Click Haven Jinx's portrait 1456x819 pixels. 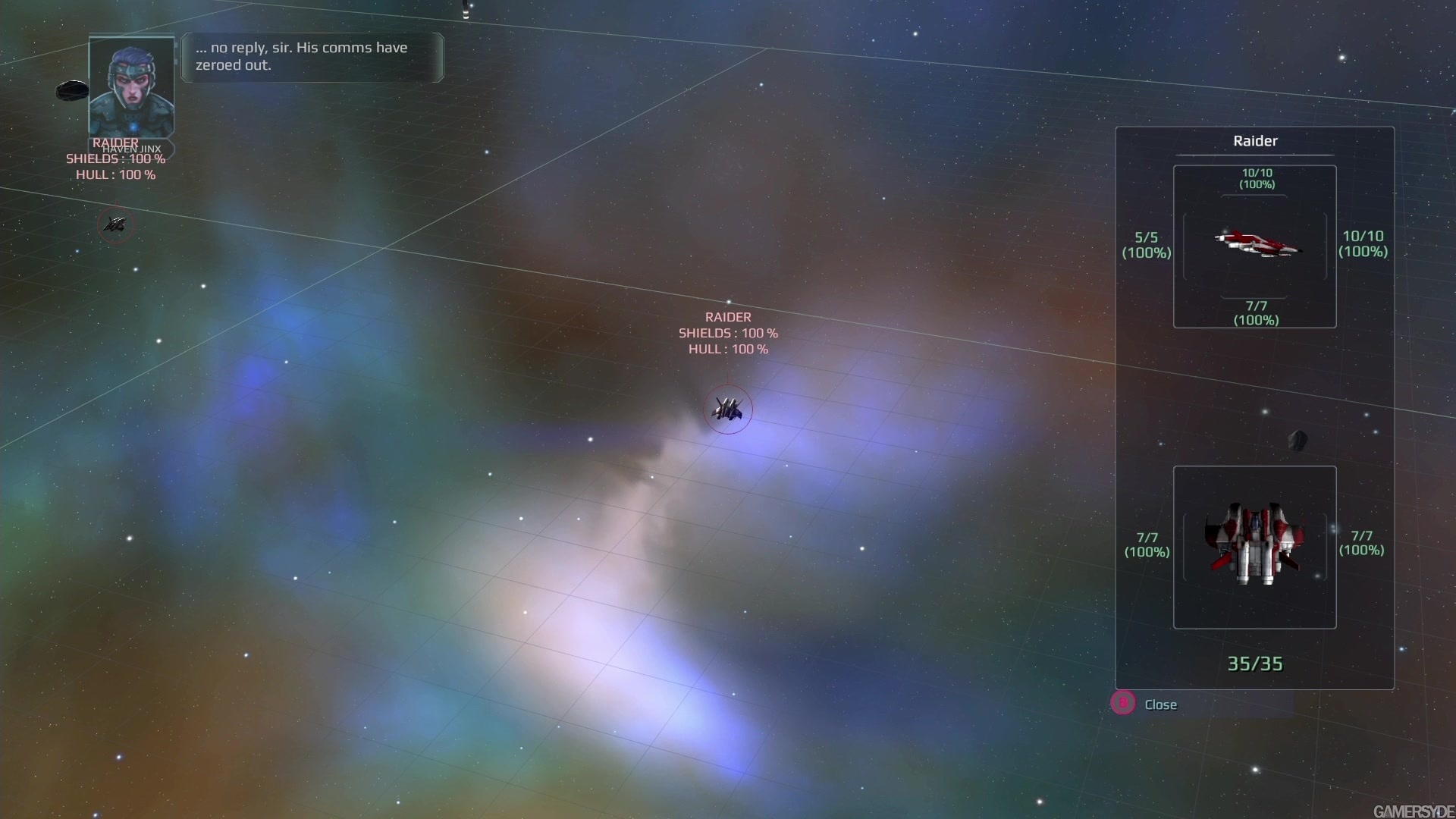tap(131, 87)
